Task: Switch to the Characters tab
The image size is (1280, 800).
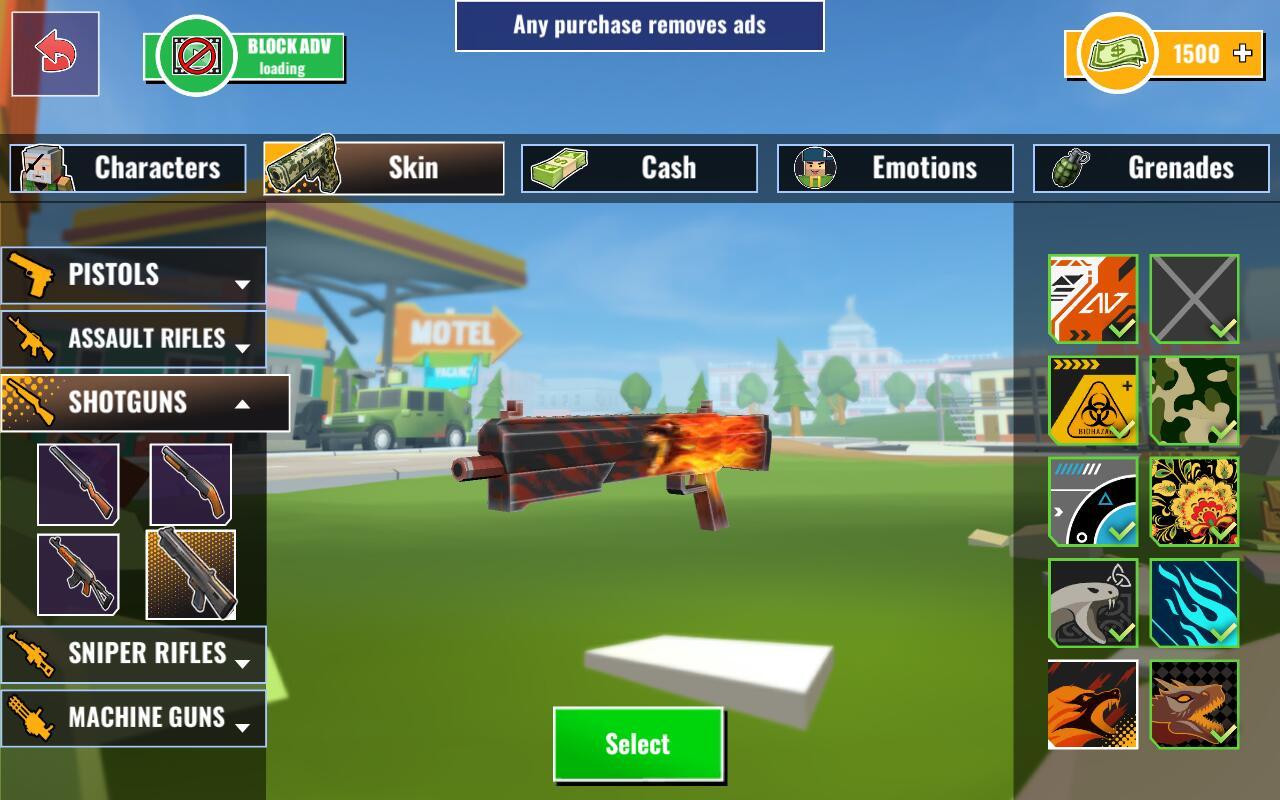Action: point(128,168)
